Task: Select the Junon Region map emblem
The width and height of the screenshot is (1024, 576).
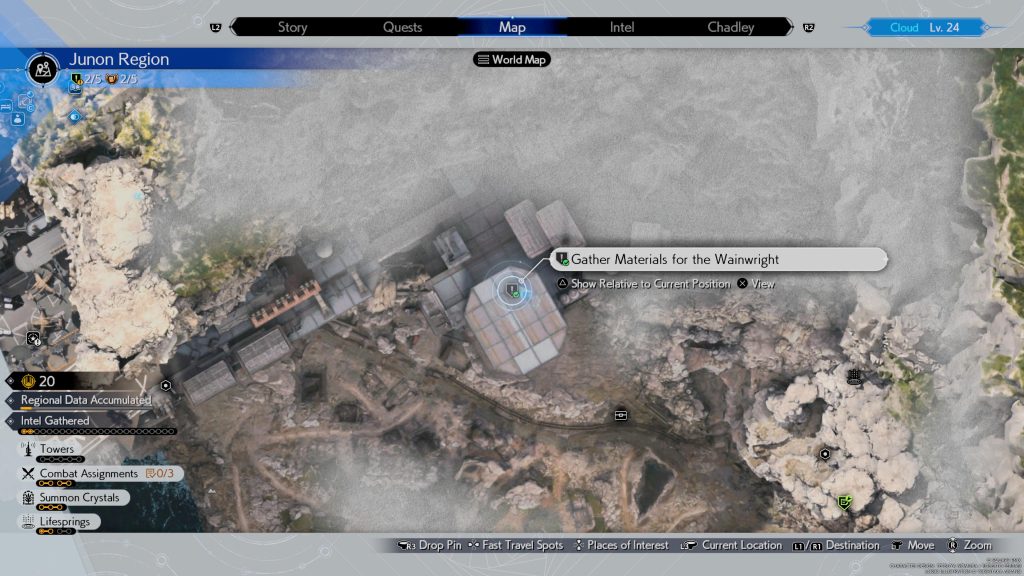Action: (x=43, y=68)
